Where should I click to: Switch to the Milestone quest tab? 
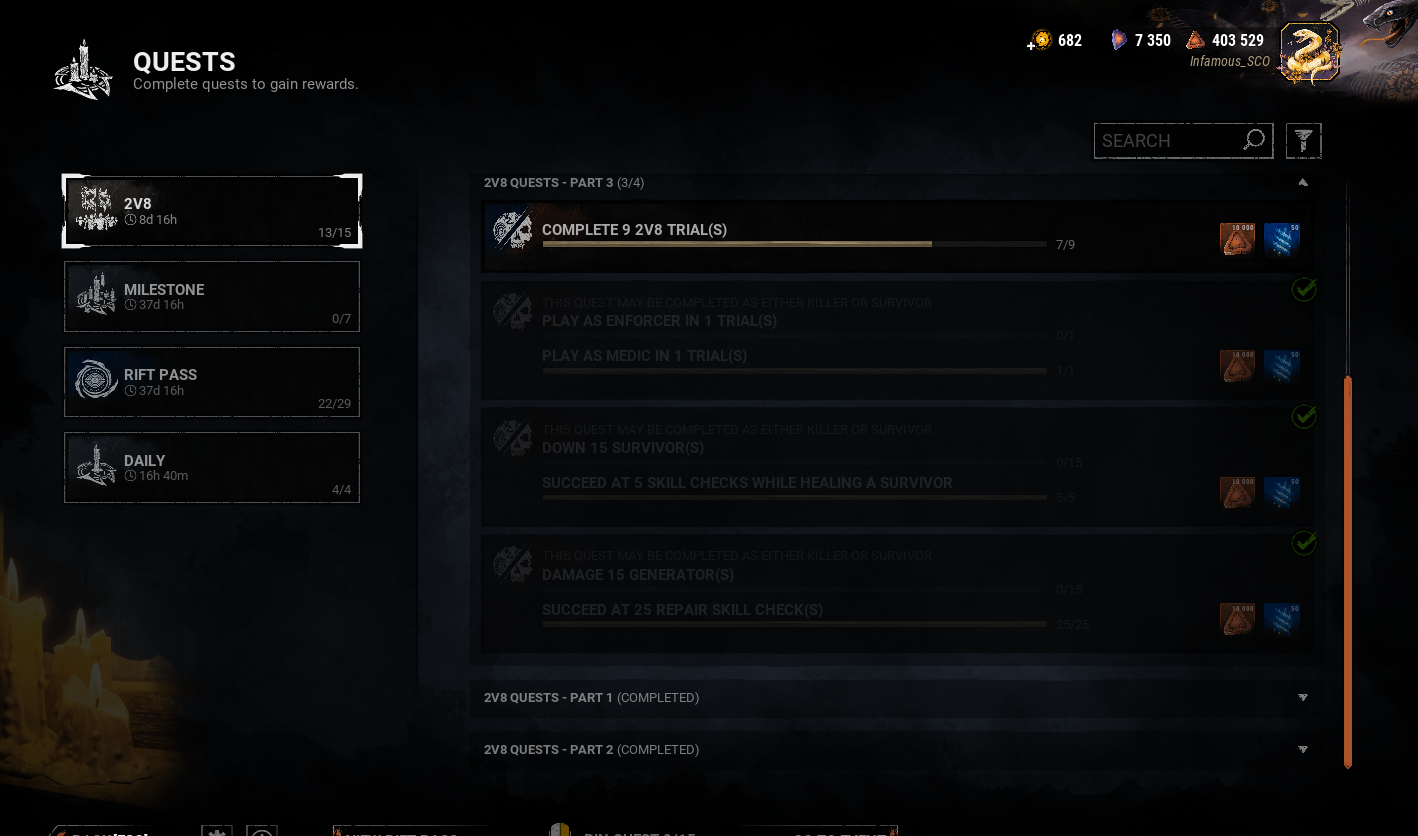pos(211,296)
